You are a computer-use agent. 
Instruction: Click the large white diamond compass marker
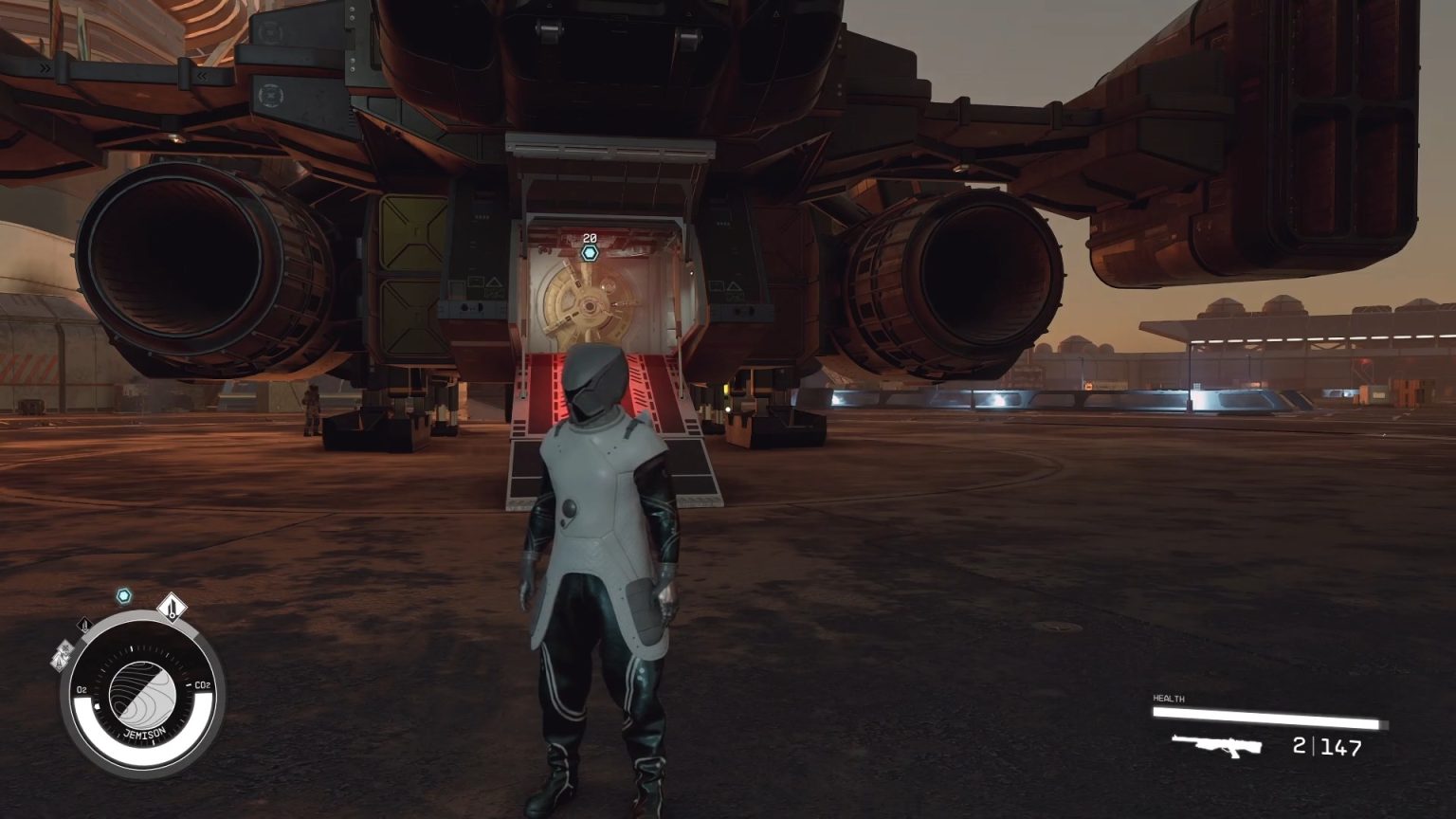coord(171,605)
